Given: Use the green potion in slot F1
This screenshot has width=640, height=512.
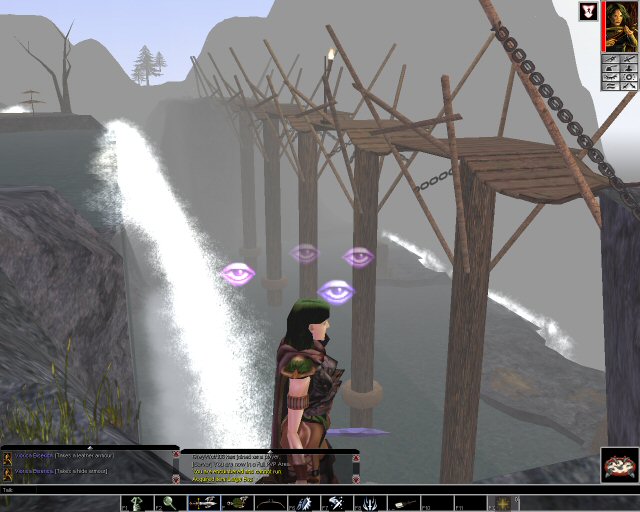Looking at the screenshot, I should (x=135, y=503).
